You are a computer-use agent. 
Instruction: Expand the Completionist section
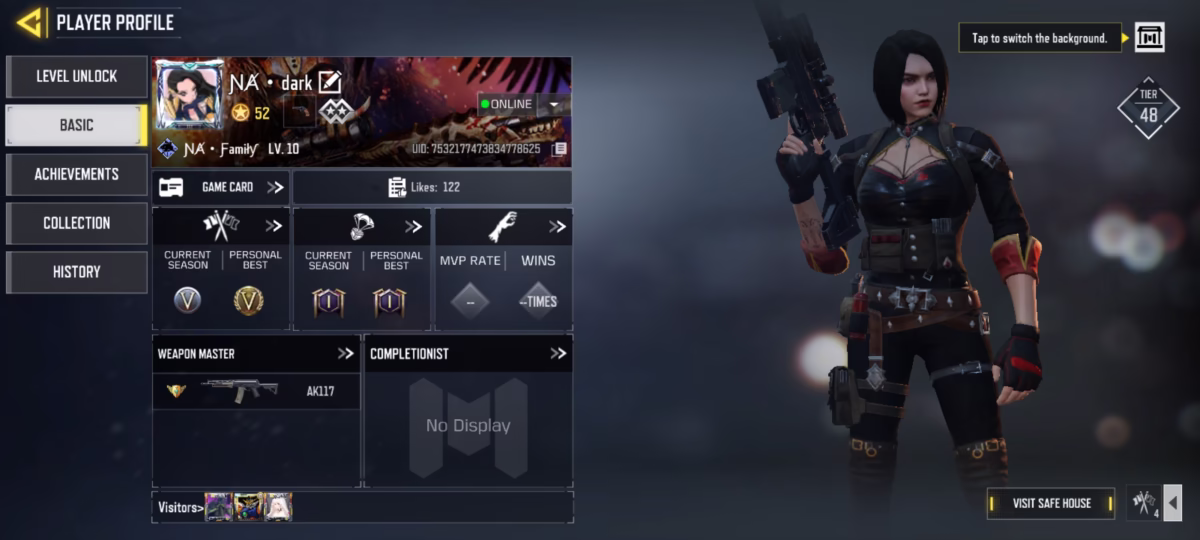point(558,353)
